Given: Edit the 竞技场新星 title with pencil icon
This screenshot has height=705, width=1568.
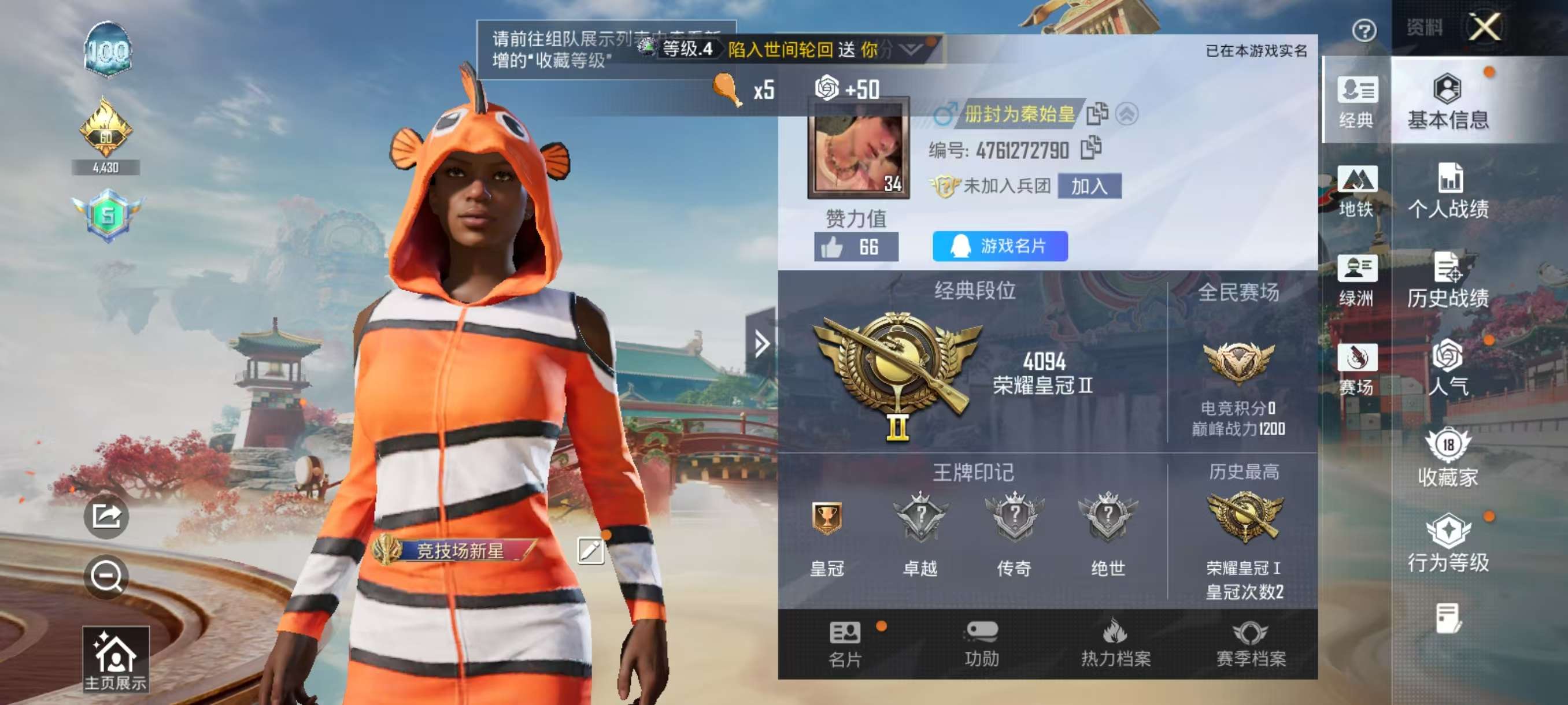Looking at the screenshot, I should (x=589, y=551).
